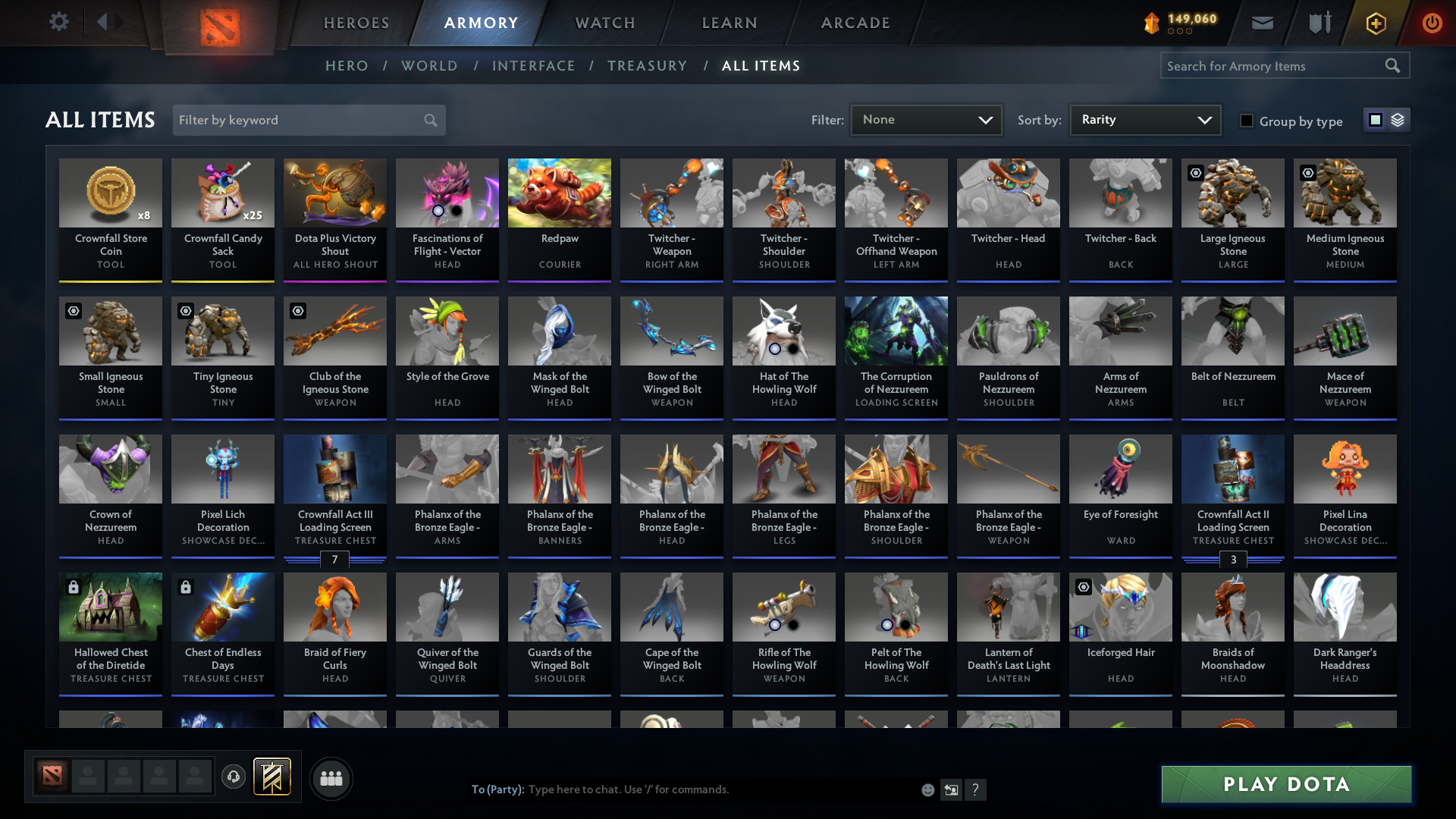The image size is (1456, 819).
Task: Open the emoji picker beside the chat box
Action: (927, 789)
